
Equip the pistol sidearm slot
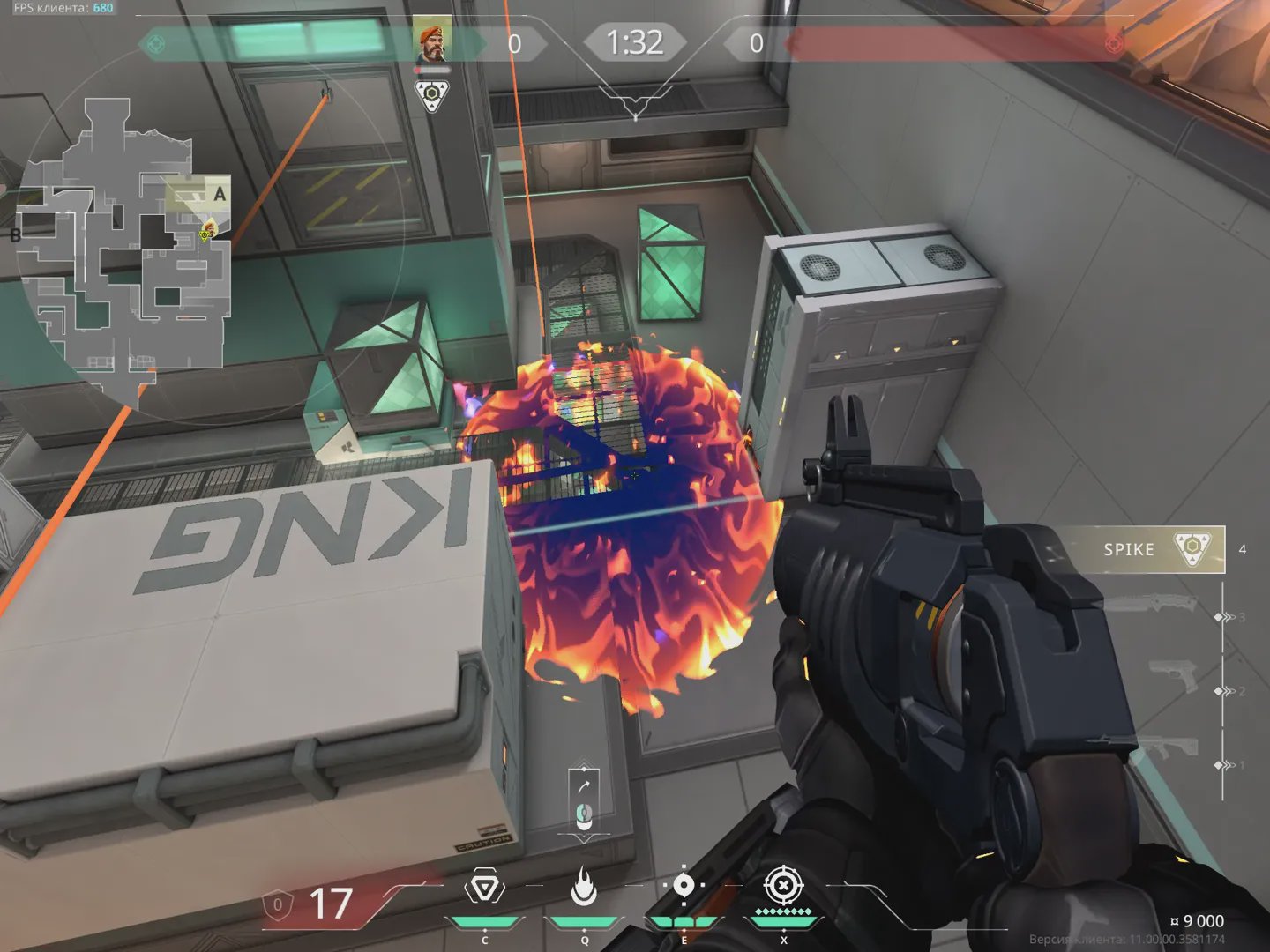(1173, 677)
